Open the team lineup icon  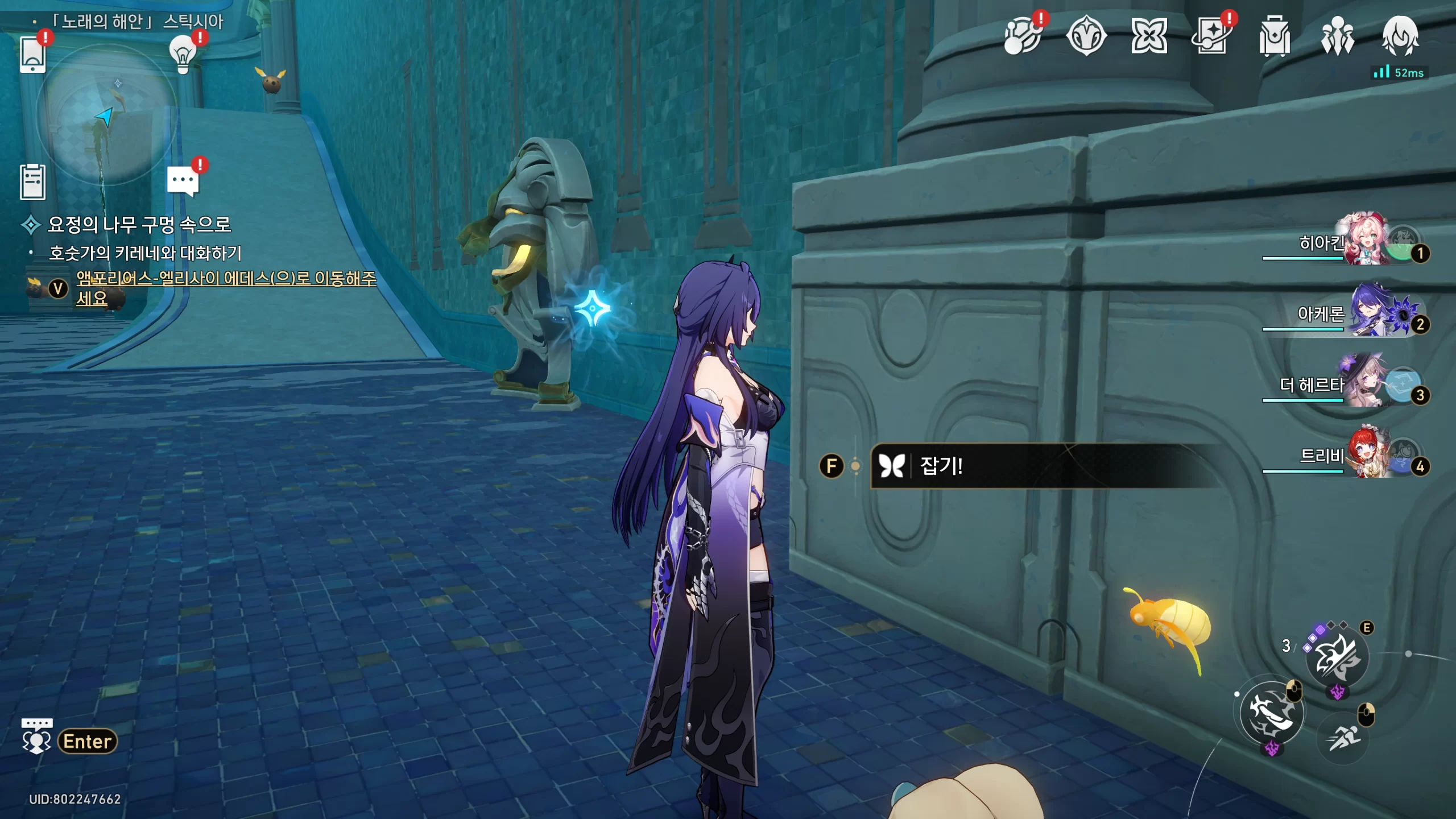point(1337,36)
